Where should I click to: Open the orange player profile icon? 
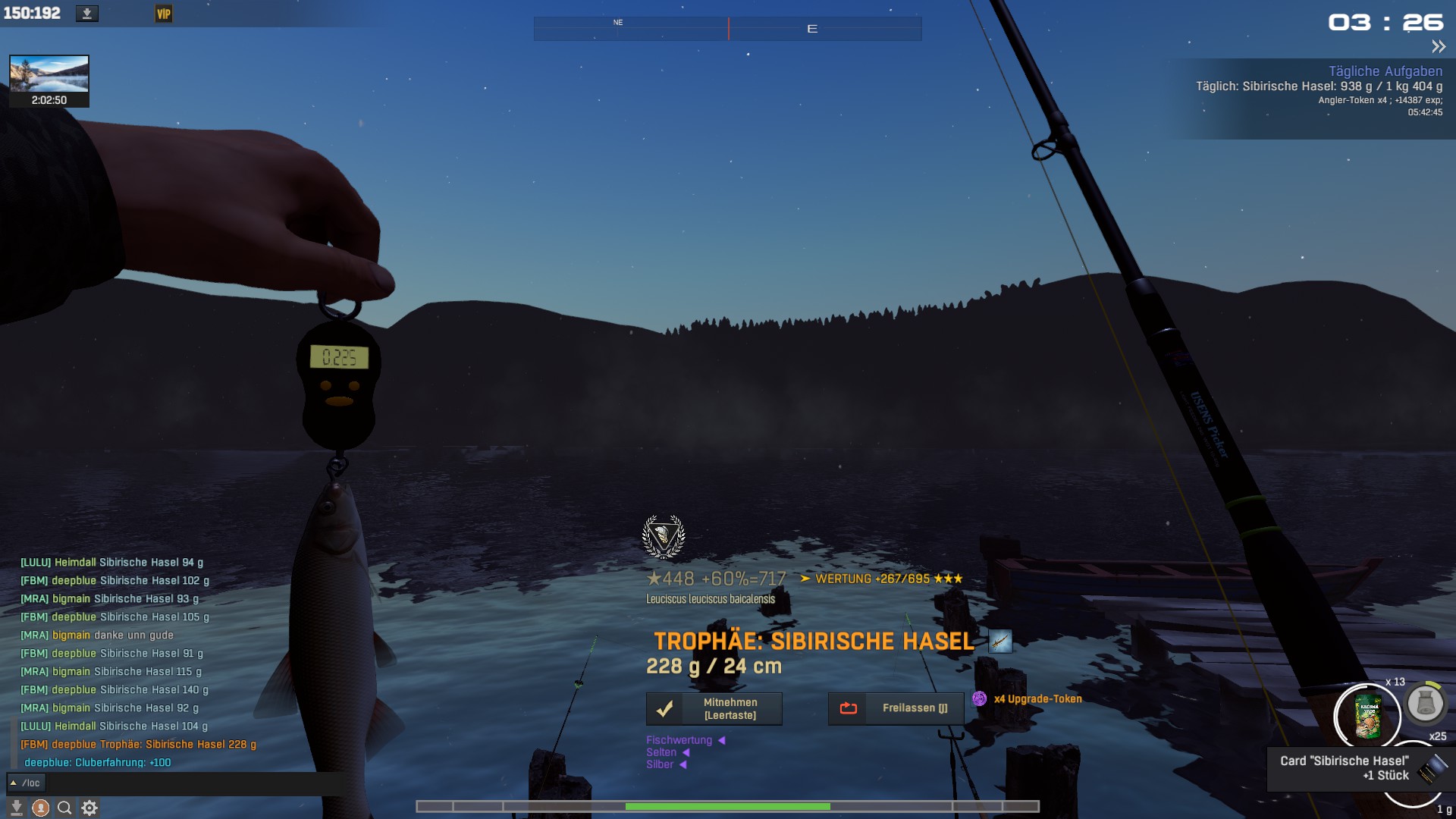pyautogui.click(x=41, y=808)
